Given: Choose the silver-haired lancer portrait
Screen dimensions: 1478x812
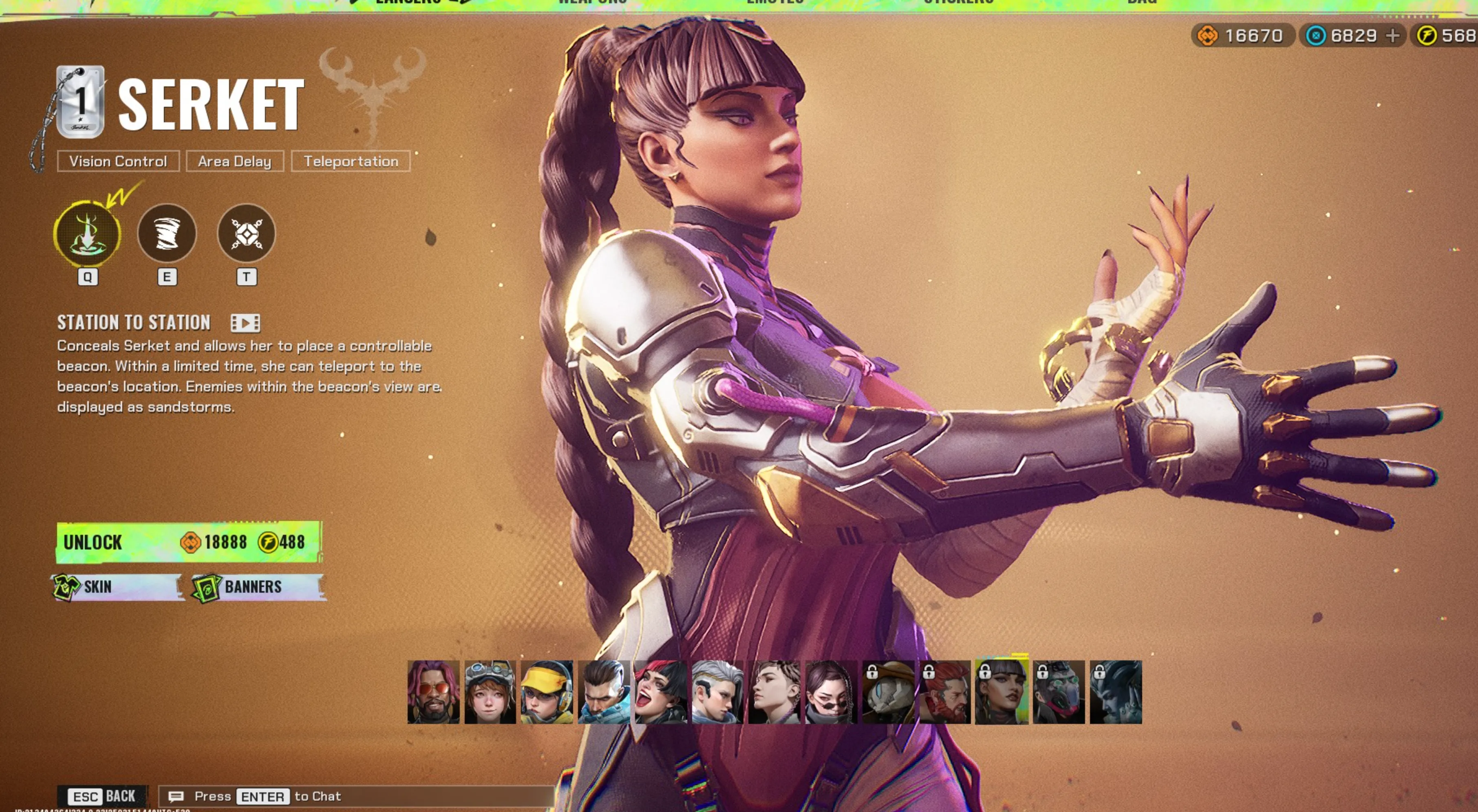Looking at the screenshot, I should point(717,692).
